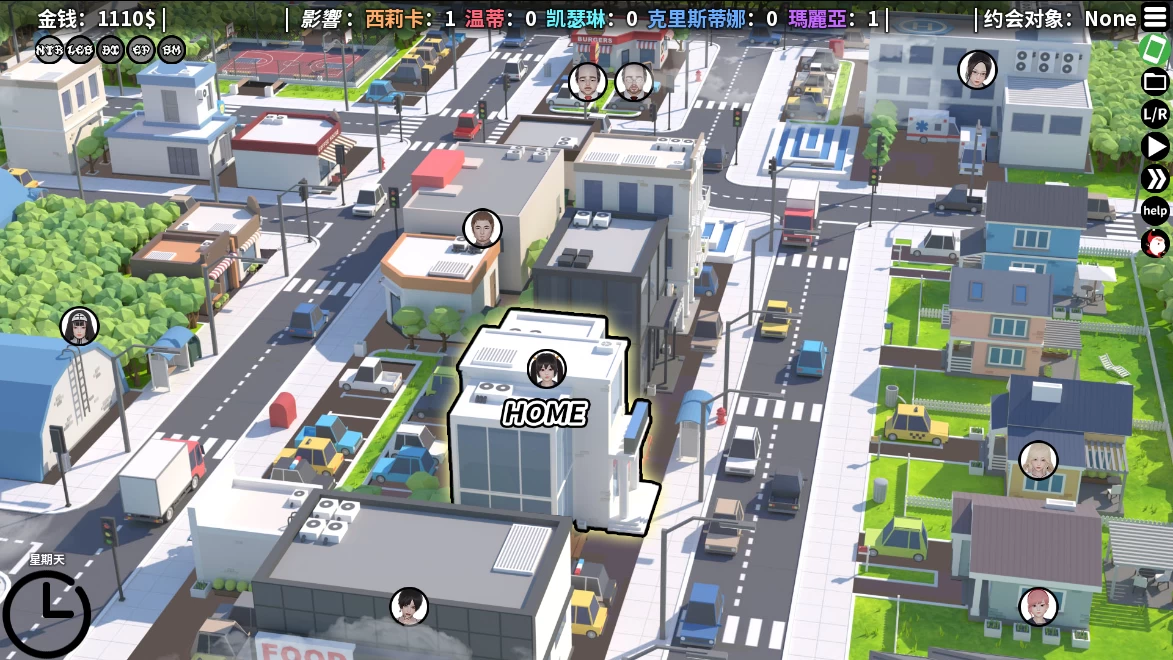Toggle the L/R button
The width and height of the screenshot is (1173, 660).
tap(1155, 114)
